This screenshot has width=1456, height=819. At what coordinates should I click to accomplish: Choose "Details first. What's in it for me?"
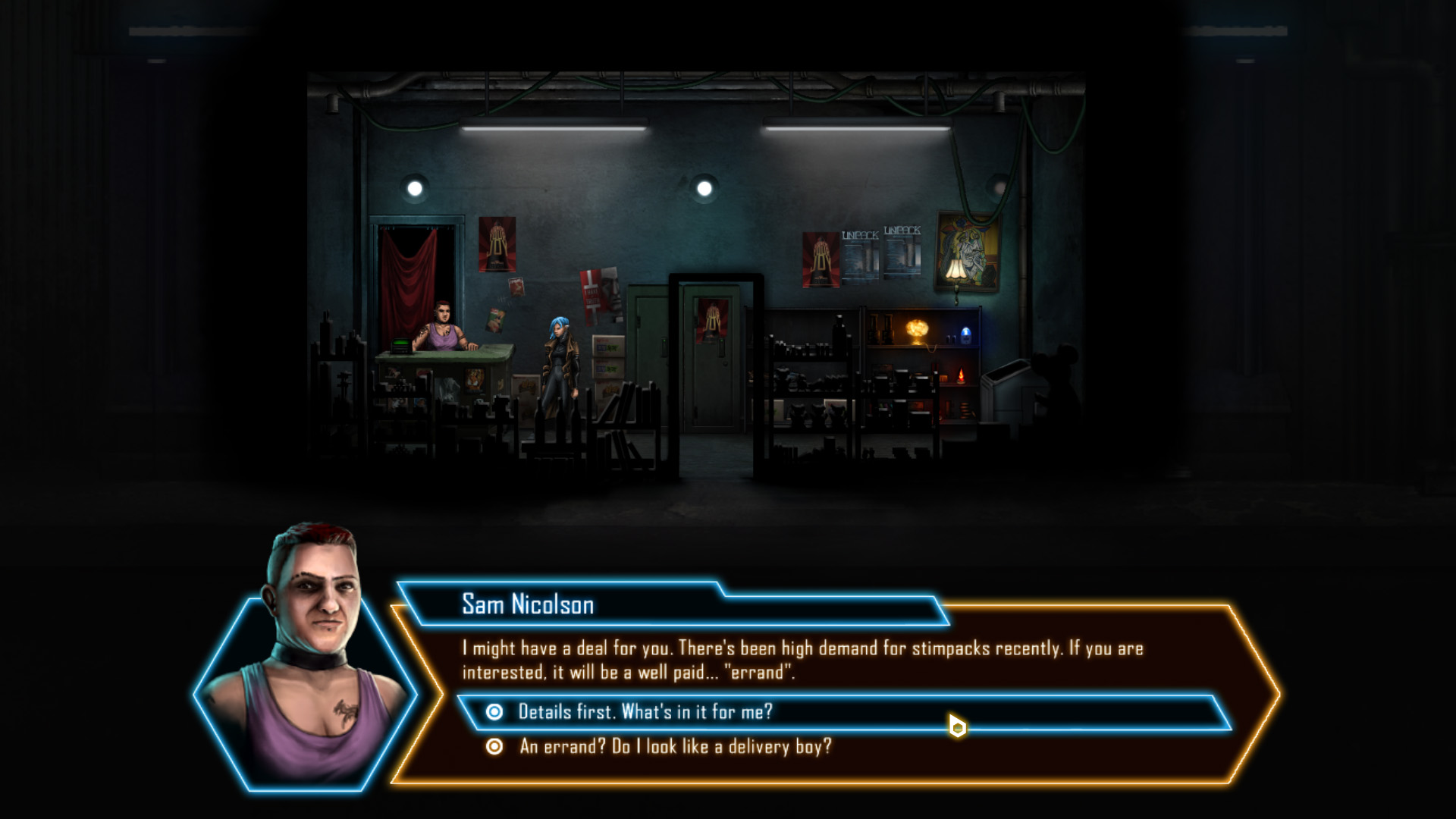(x=645, y=712)
